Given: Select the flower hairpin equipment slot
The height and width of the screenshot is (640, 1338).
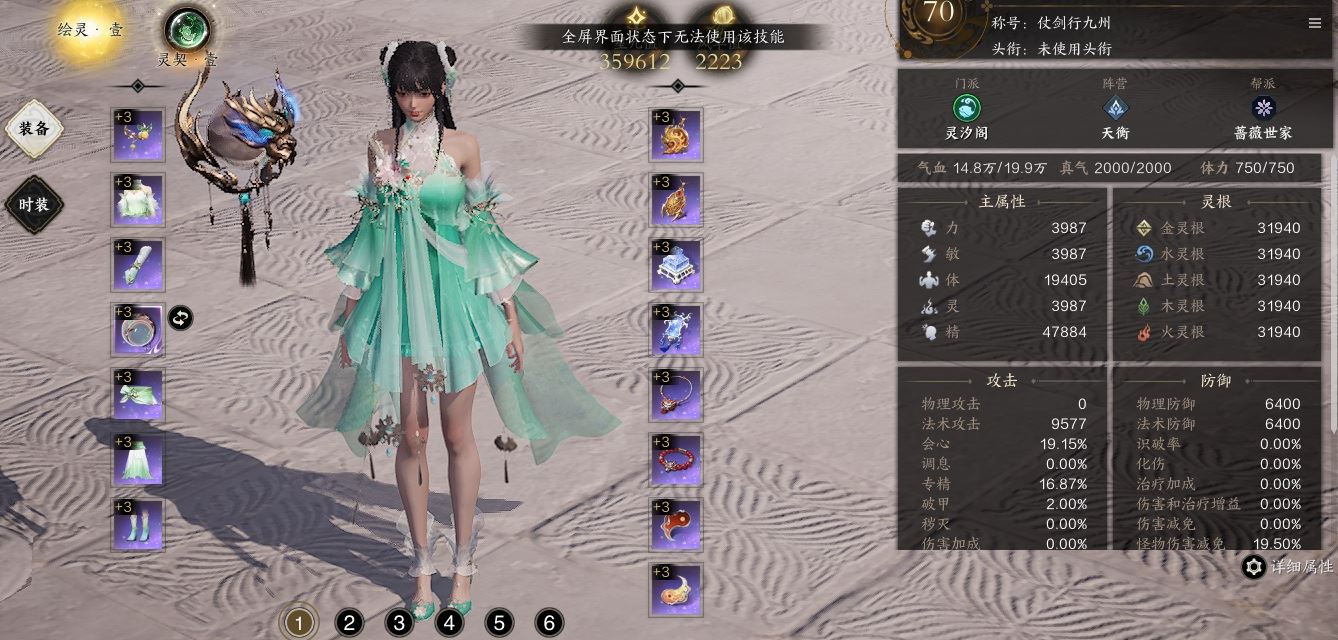Looking at the screenshot, I should coord(138,135).
